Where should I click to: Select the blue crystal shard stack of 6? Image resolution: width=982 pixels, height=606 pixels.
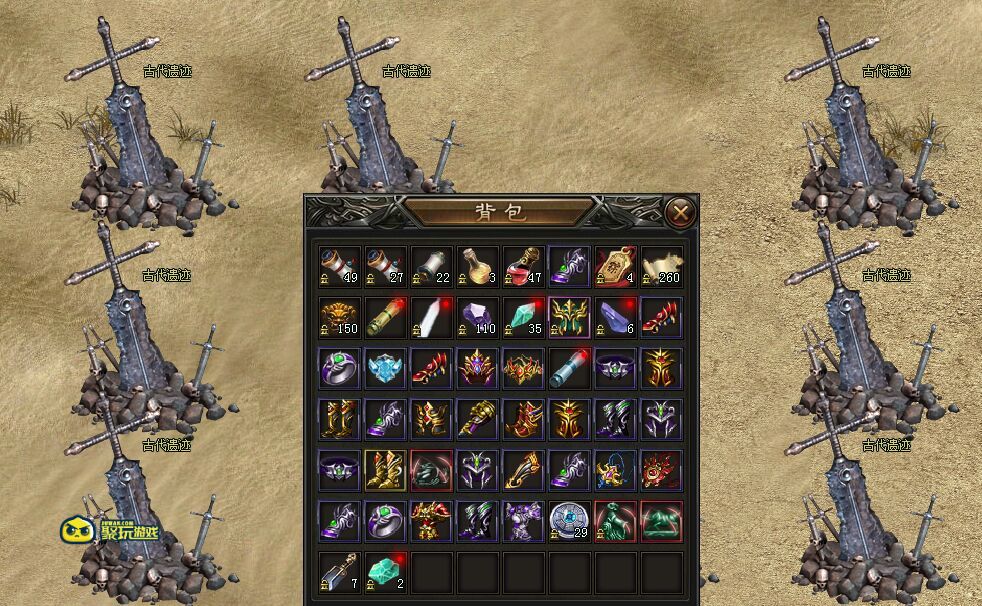[616, 317]
